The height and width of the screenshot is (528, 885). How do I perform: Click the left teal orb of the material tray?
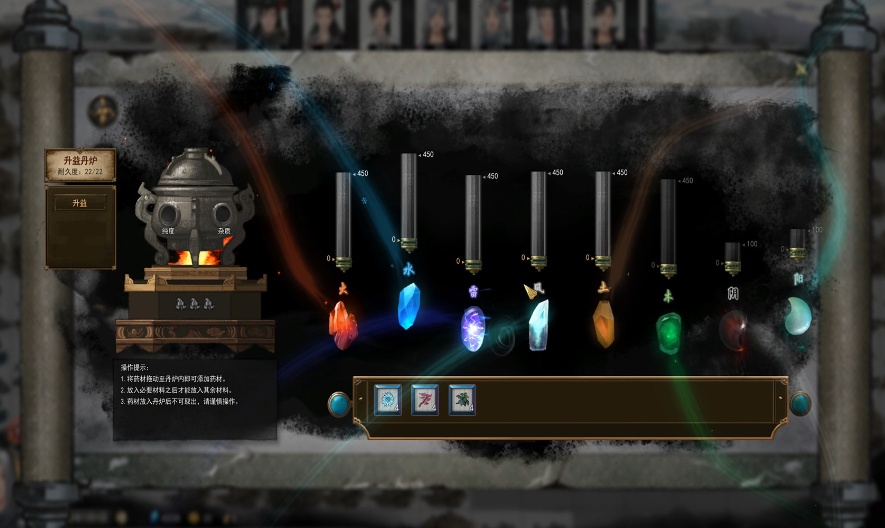tap(339, 403)
